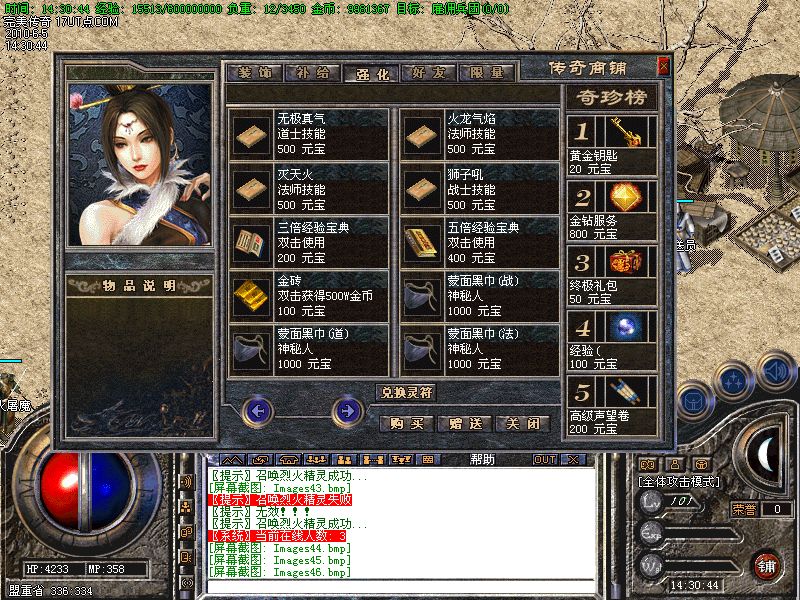Choose the 火龙气焰 skill book
The height and width of the screenshot is (600, 800).
click(479, 134)
